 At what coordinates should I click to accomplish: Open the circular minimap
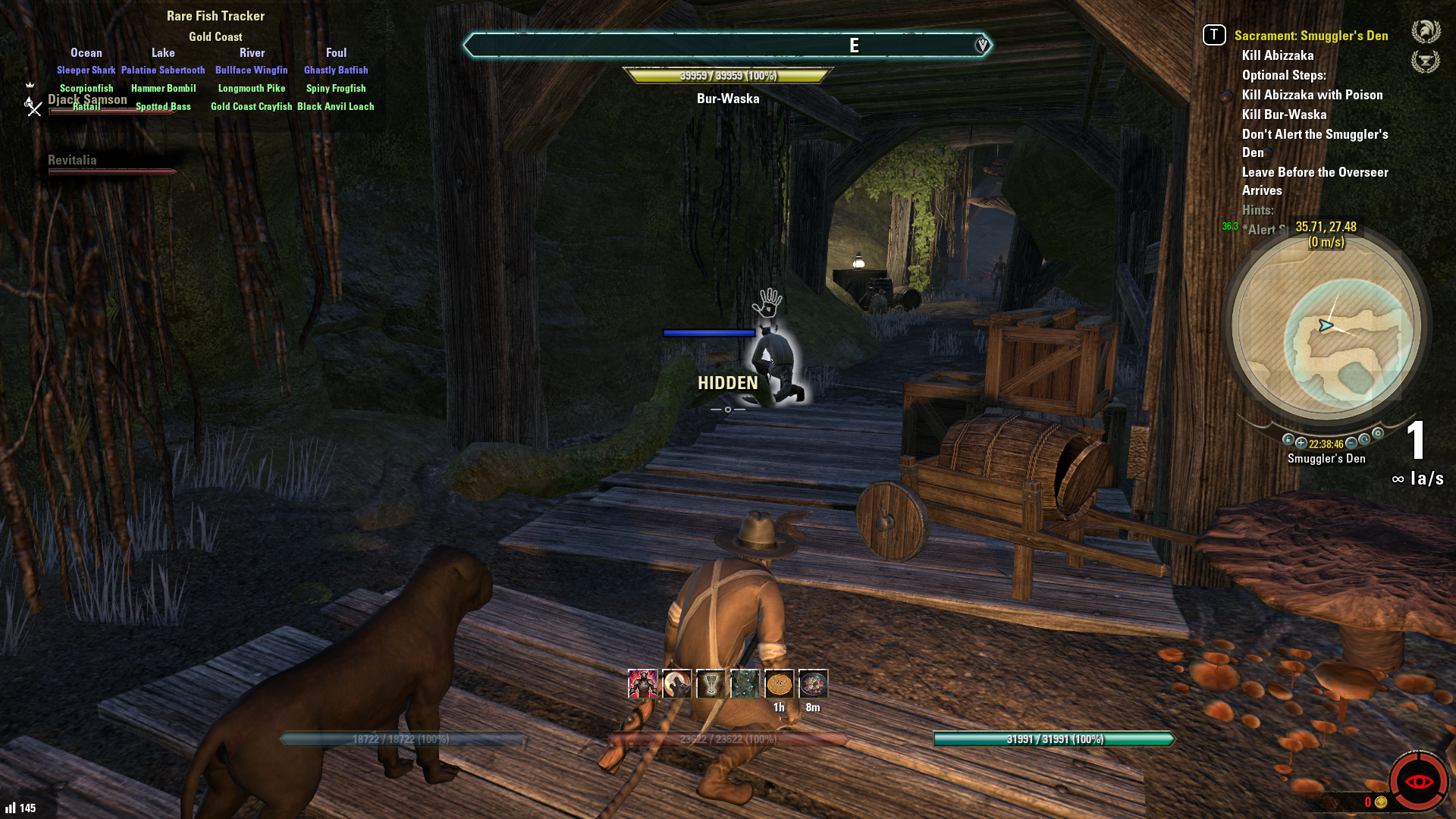[1326, 327]
